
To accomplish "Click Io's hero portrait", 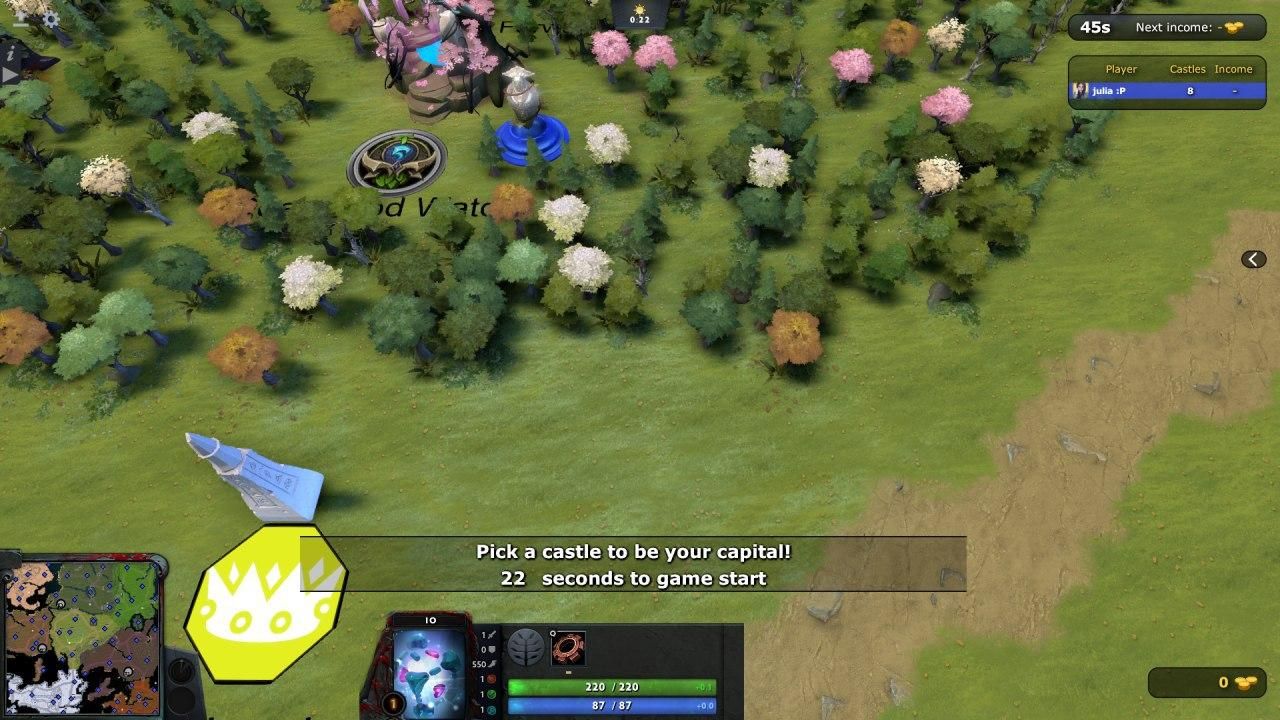I will coord(427,667).
